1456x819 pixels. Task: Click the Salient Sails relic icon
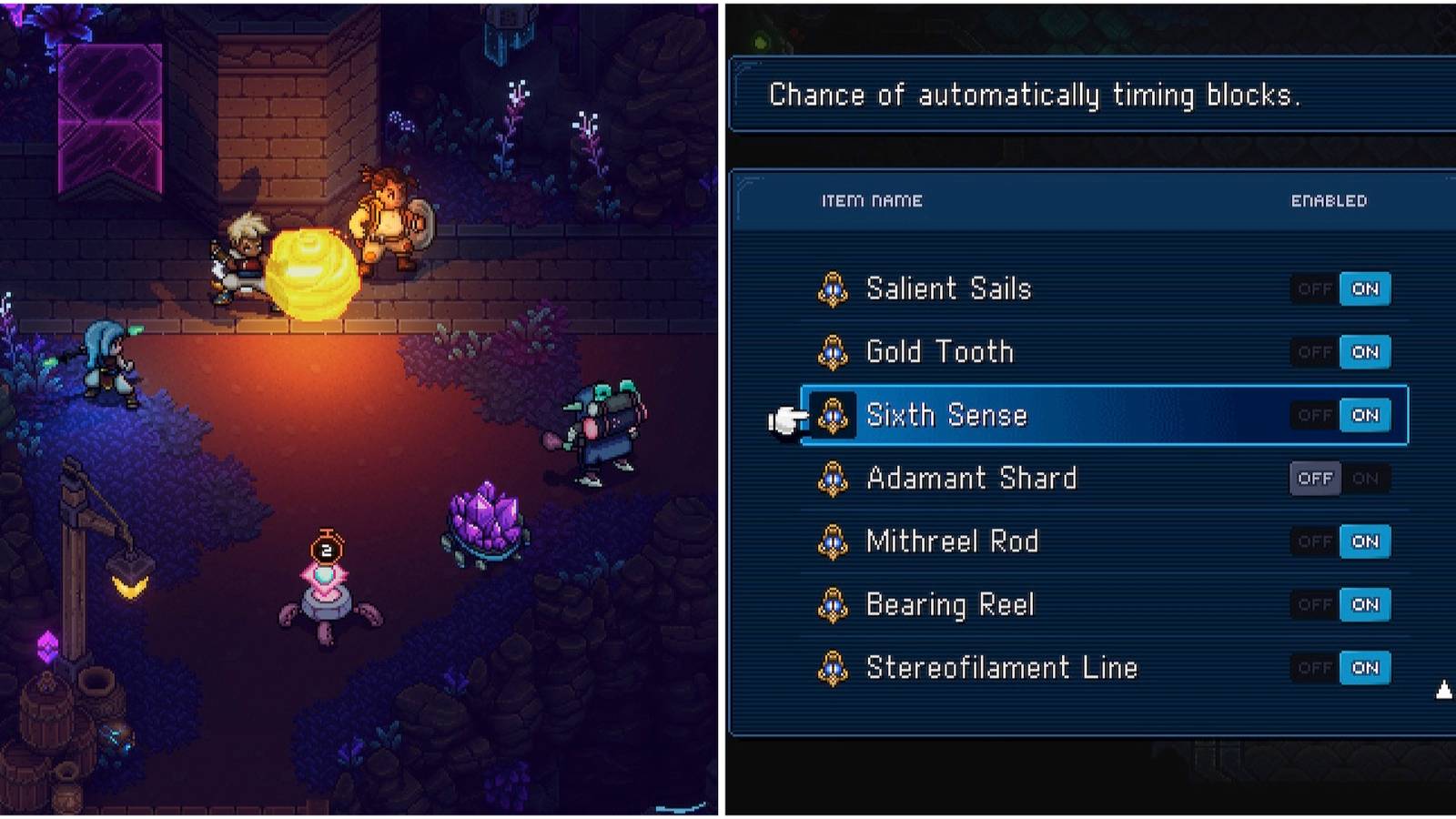point(832,288)
